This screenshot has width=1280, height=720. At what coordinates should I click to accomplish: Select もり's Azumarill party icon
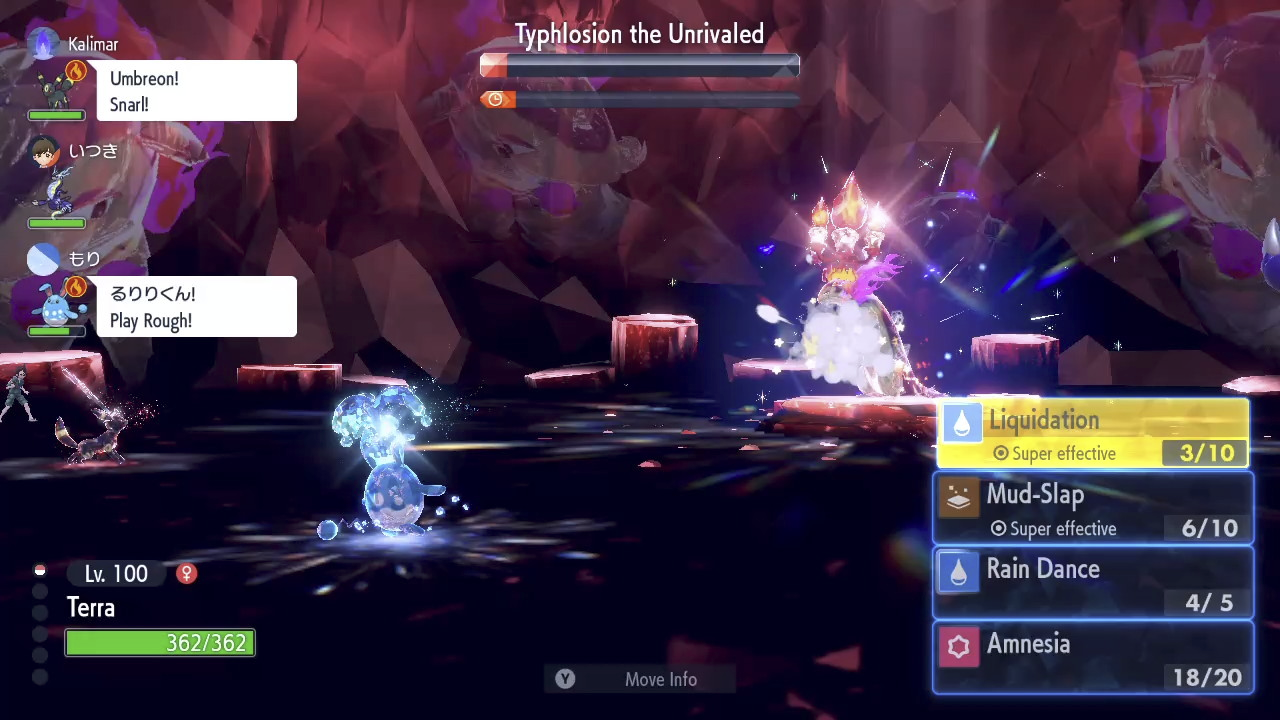(57, 303)
